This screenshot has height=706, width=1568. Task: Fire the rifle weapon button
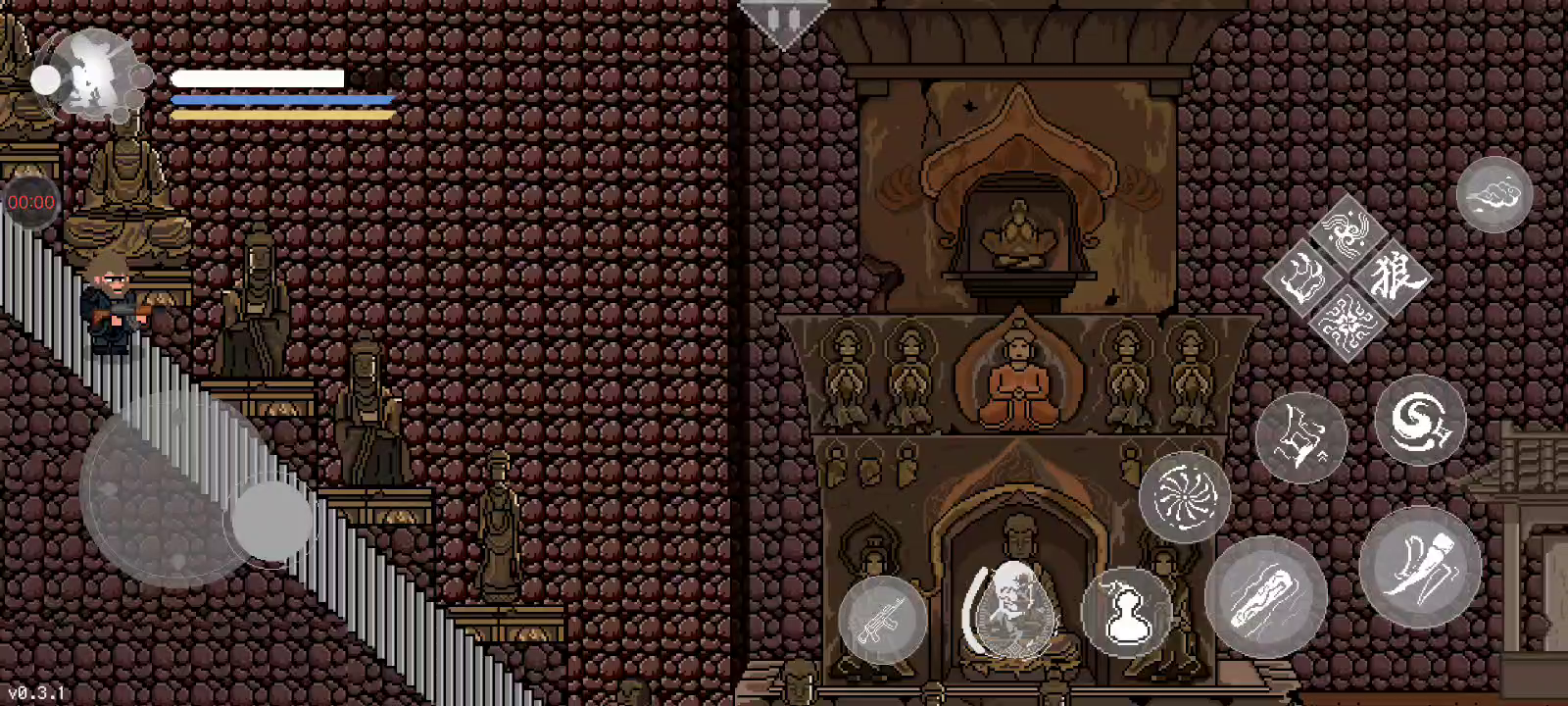(x=882, y=620)
